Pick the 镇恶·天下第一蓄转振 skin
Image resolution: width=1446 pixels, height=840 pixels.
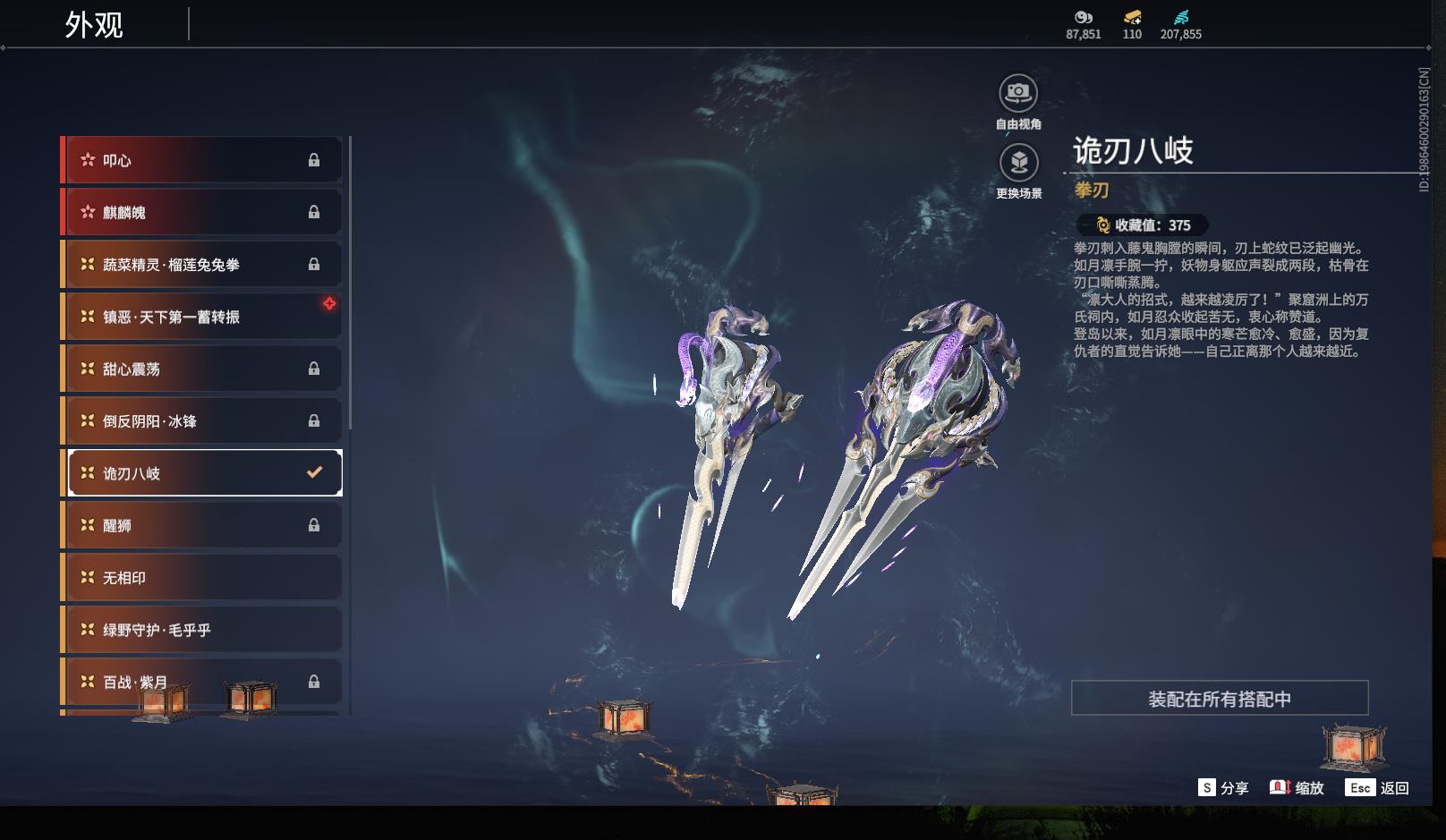tap(201, 317)
